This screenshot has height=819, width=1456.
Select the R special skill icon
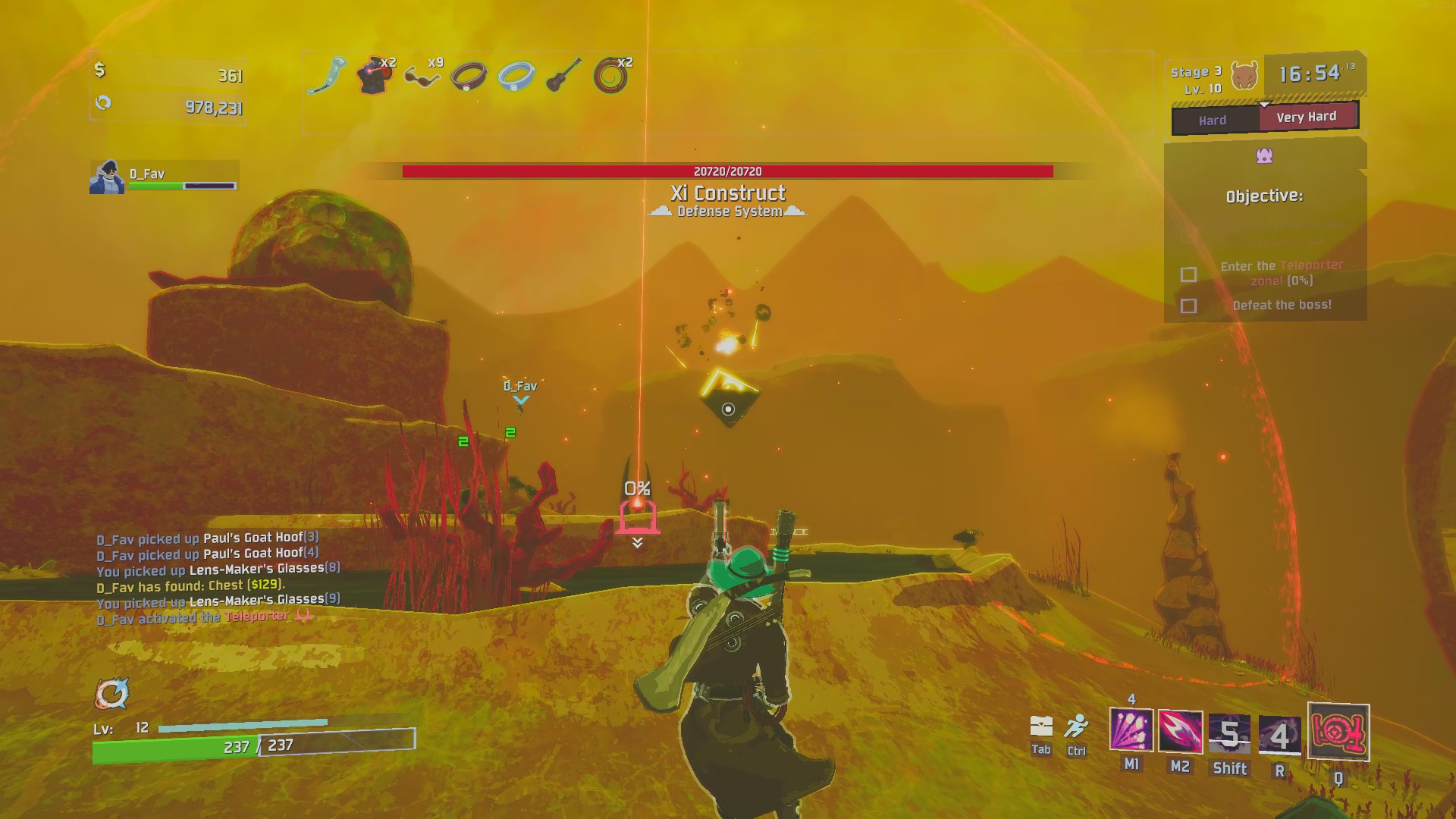[1279, 736]
